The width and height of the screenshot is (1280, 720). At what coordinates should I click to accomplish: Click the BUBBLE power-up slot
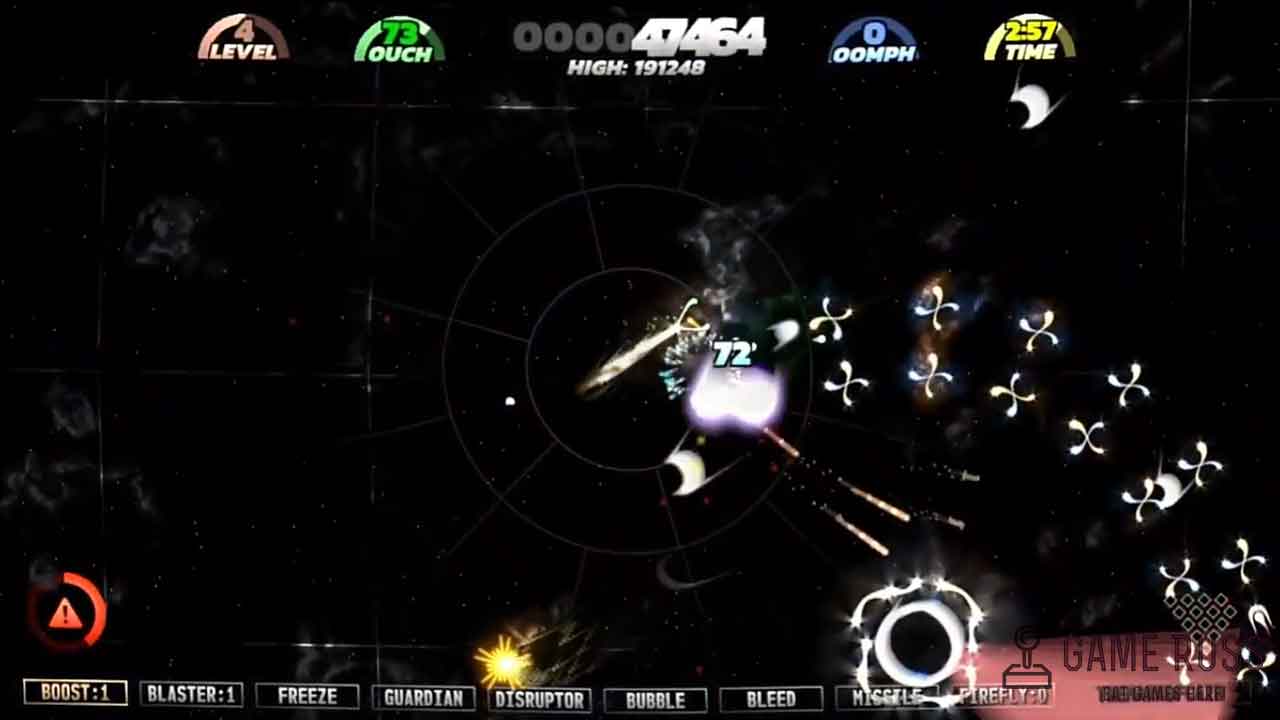coord(655,699)
